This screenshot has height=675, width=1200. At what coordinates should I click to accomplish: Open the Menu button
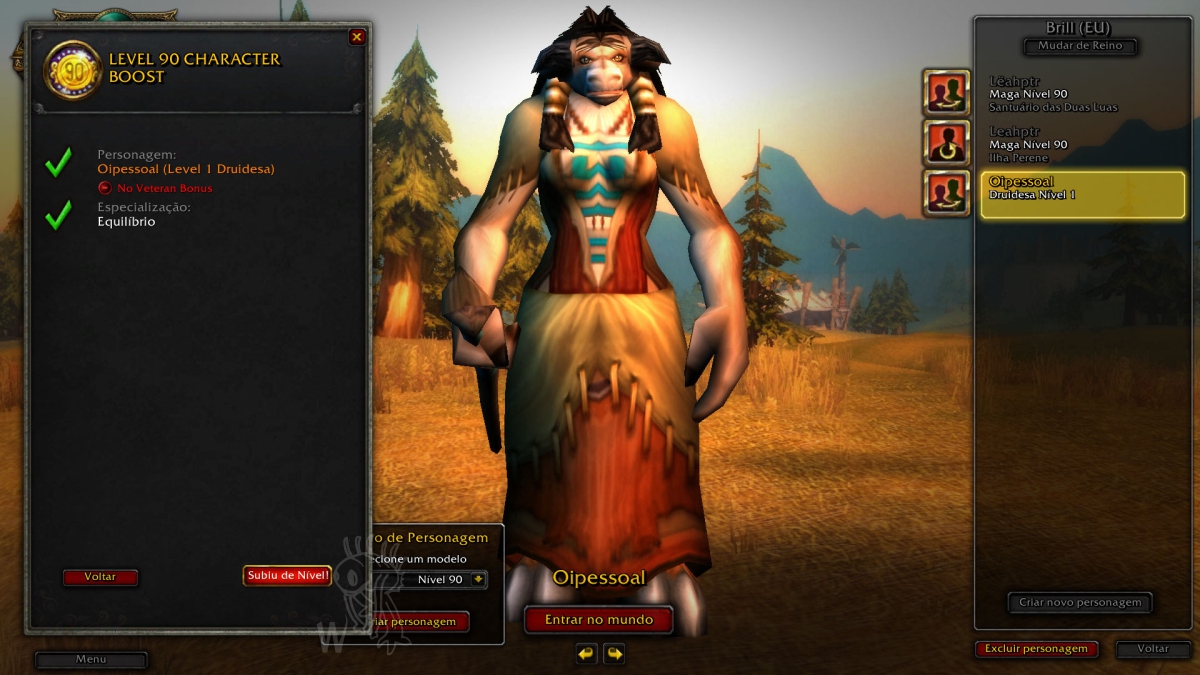coord(91,660)
